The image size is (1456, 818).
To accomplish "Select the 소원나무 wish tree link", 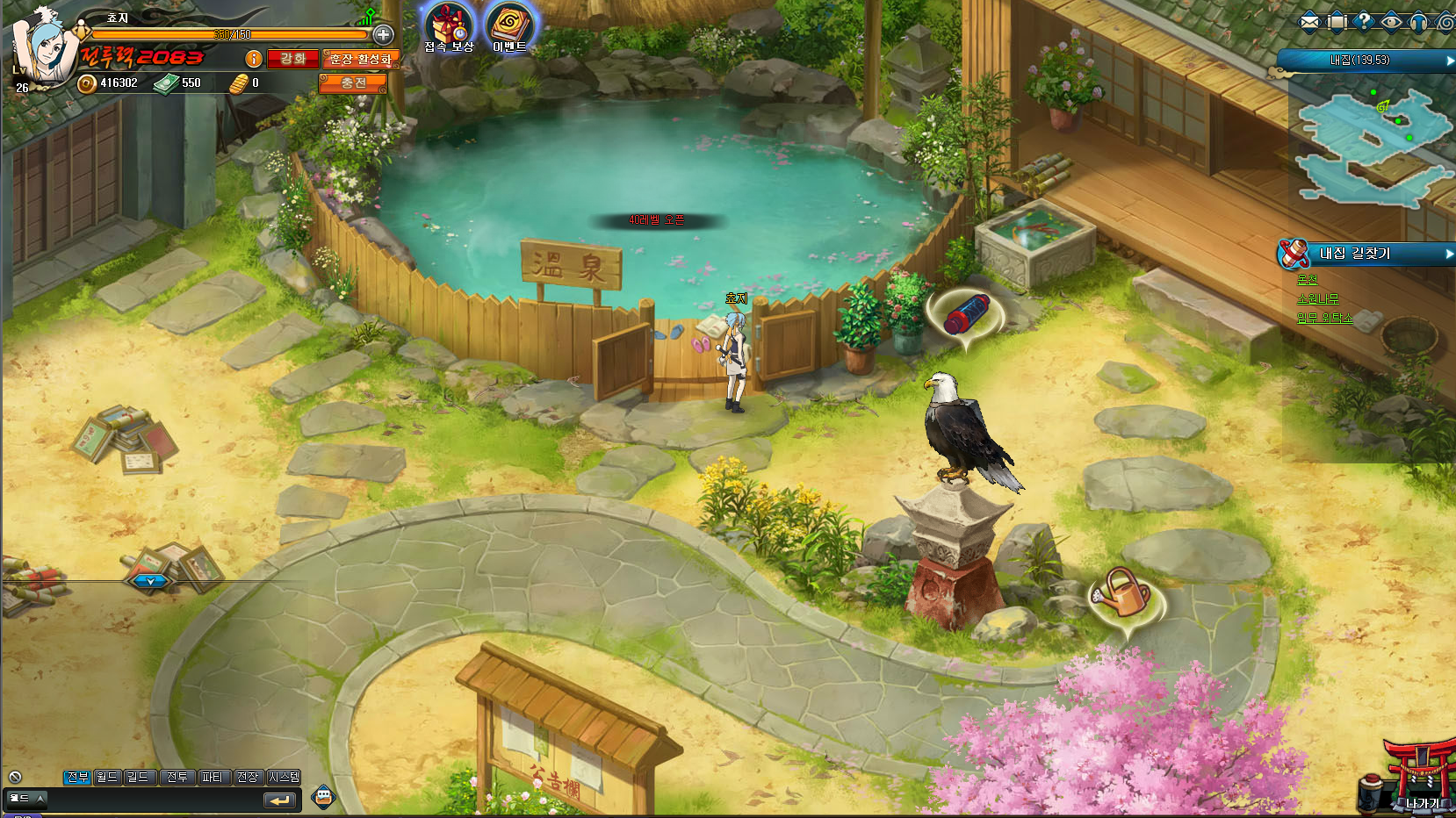I will (1318, 299).
